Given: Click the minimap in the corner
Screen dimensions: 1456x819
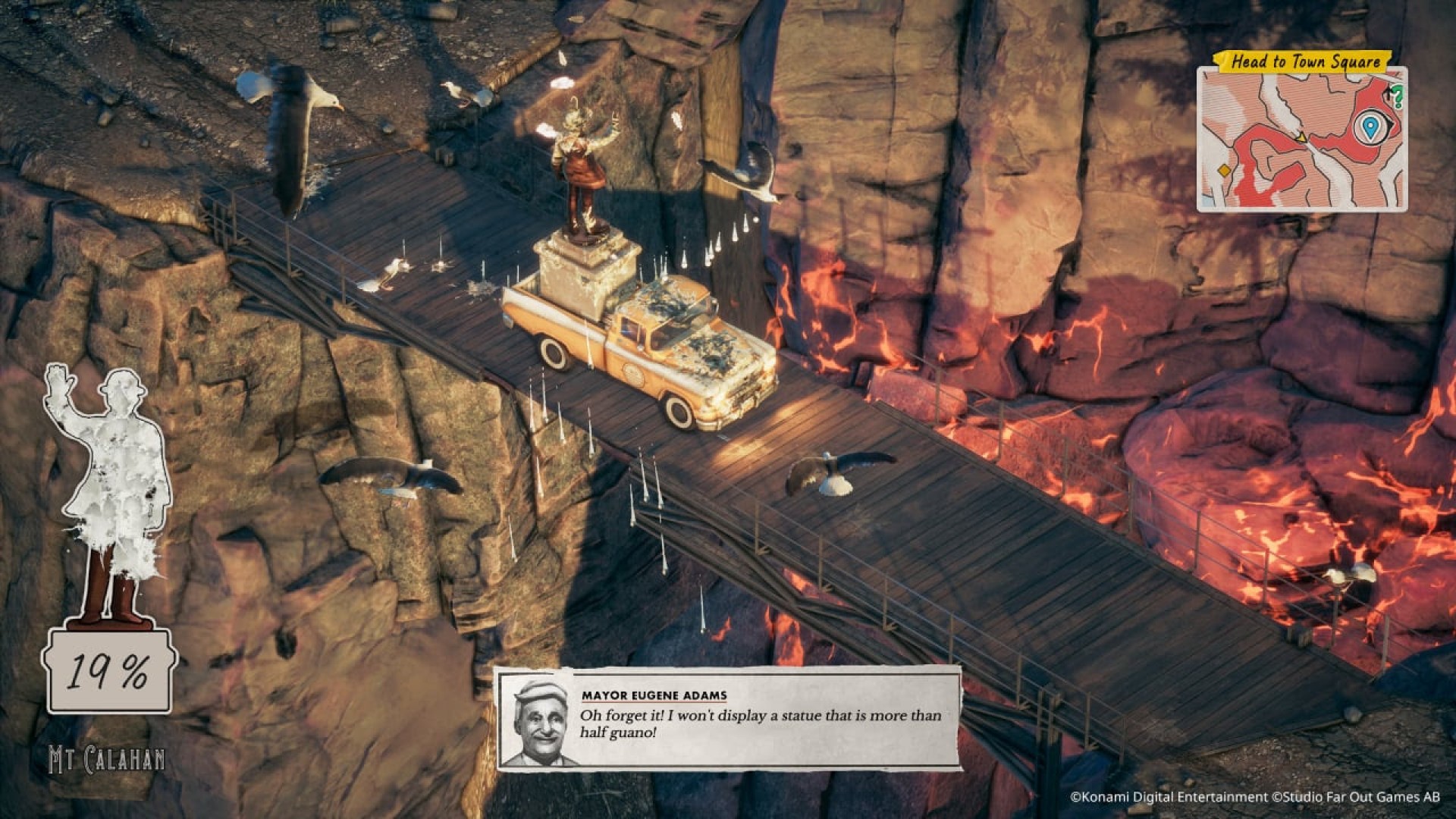Looking at the screenshot, I should pyautogui.click(x=1301, y=140).
